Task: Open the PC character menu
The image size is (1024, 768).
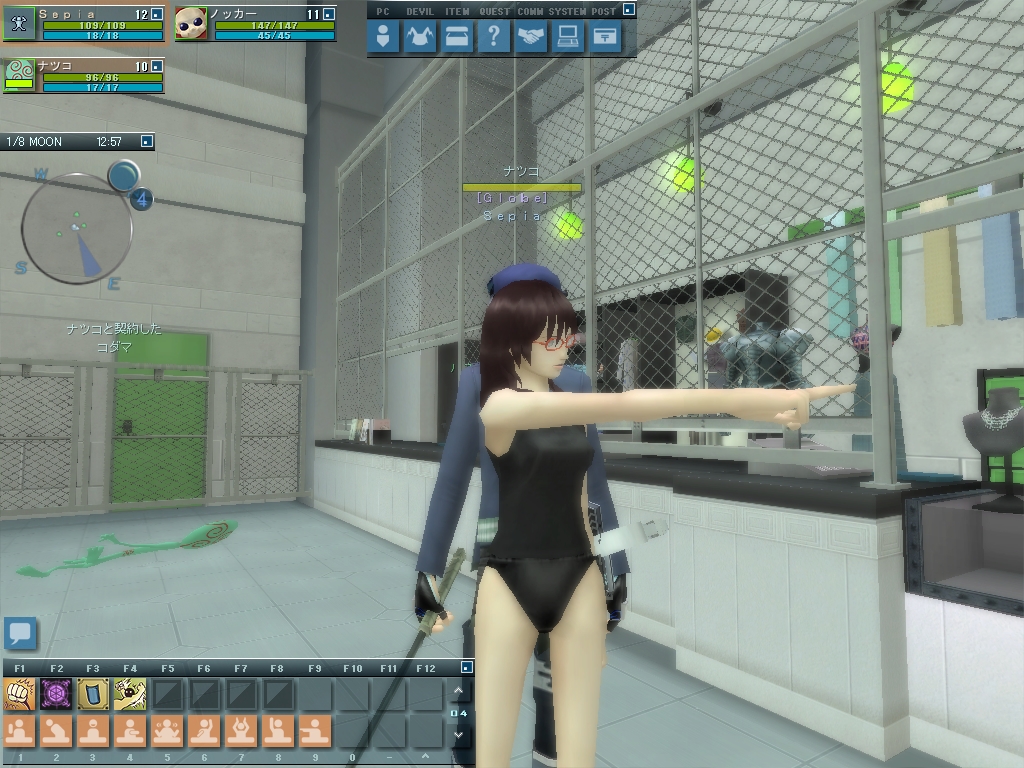Action: coord(383,38)
